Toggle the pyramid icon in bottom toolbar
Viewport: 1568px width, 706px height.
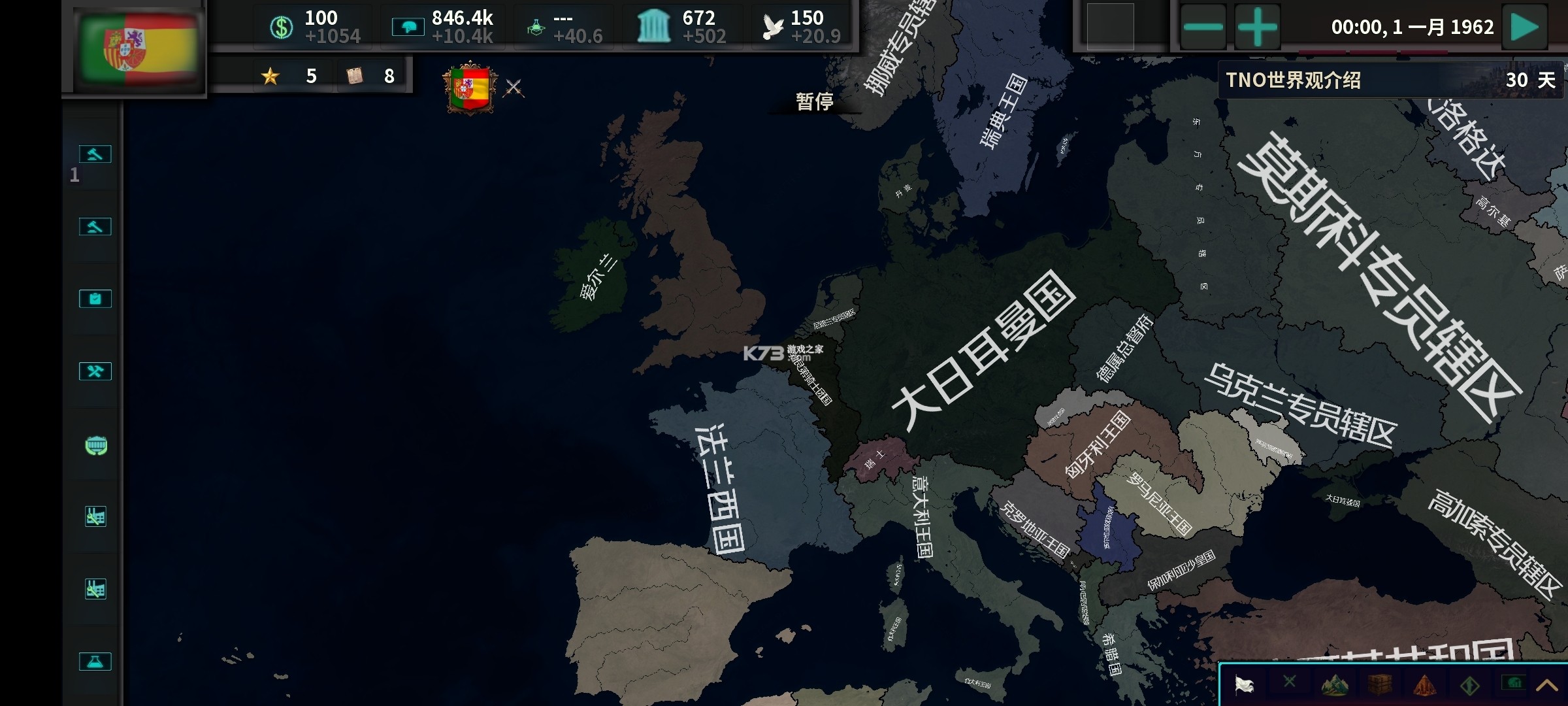pos(1426,685)
